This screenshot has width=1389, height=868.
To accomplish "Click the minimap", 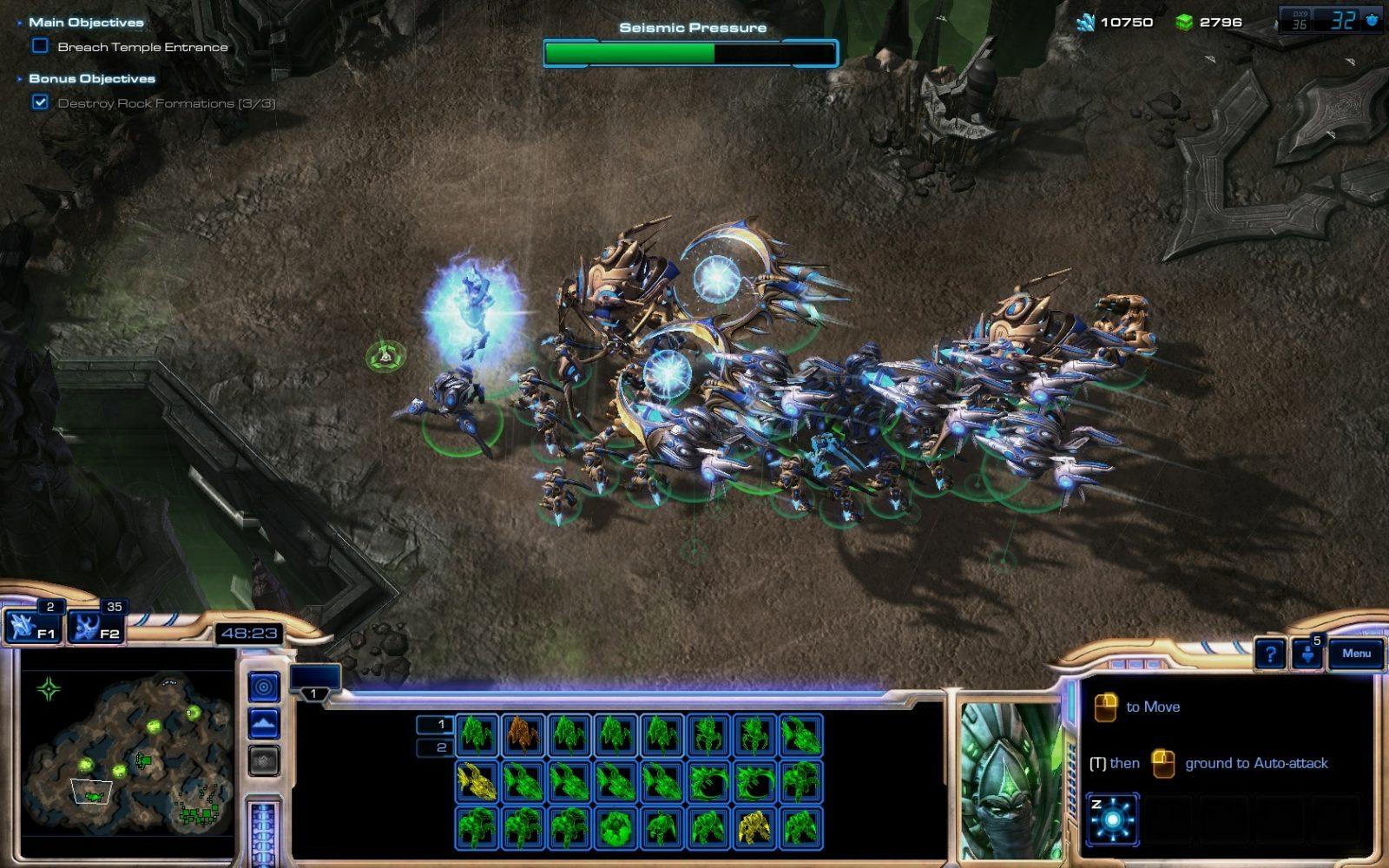I will click(x=128, y=752).
